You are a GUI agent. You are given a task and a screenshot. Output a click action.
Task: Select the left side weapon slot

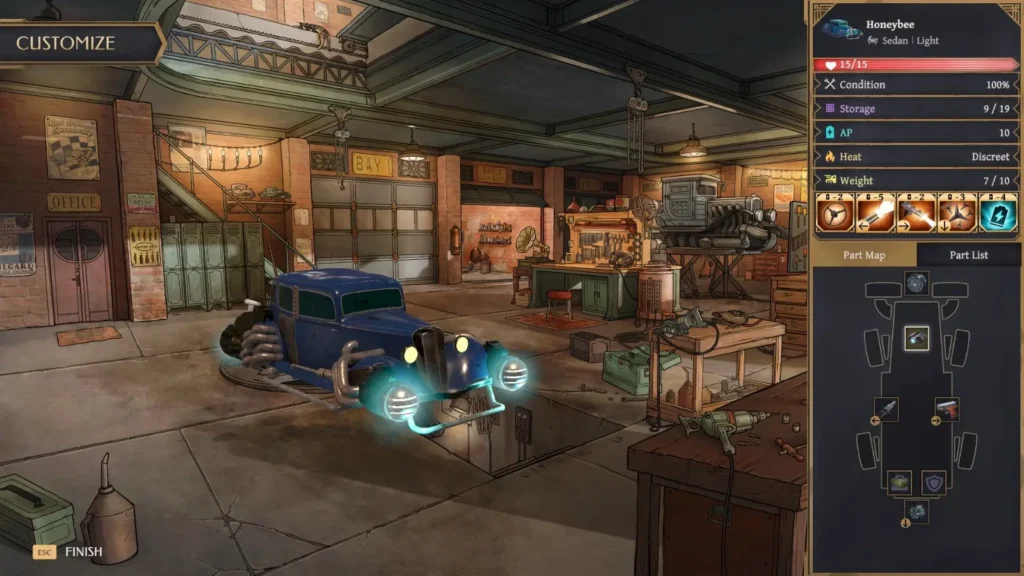click(x=886, y=409)
